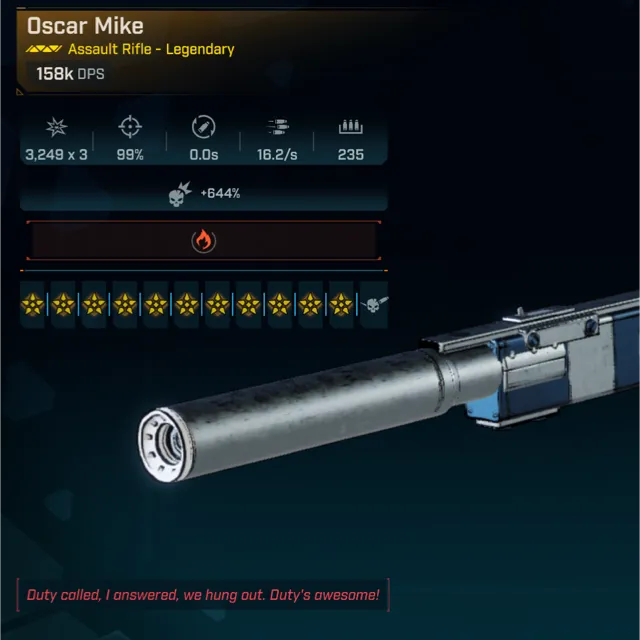Image resolution: width=640 pixels, height=640 pixels.
Task: Click the fire rate bullets icon
Action: (277, 128)
